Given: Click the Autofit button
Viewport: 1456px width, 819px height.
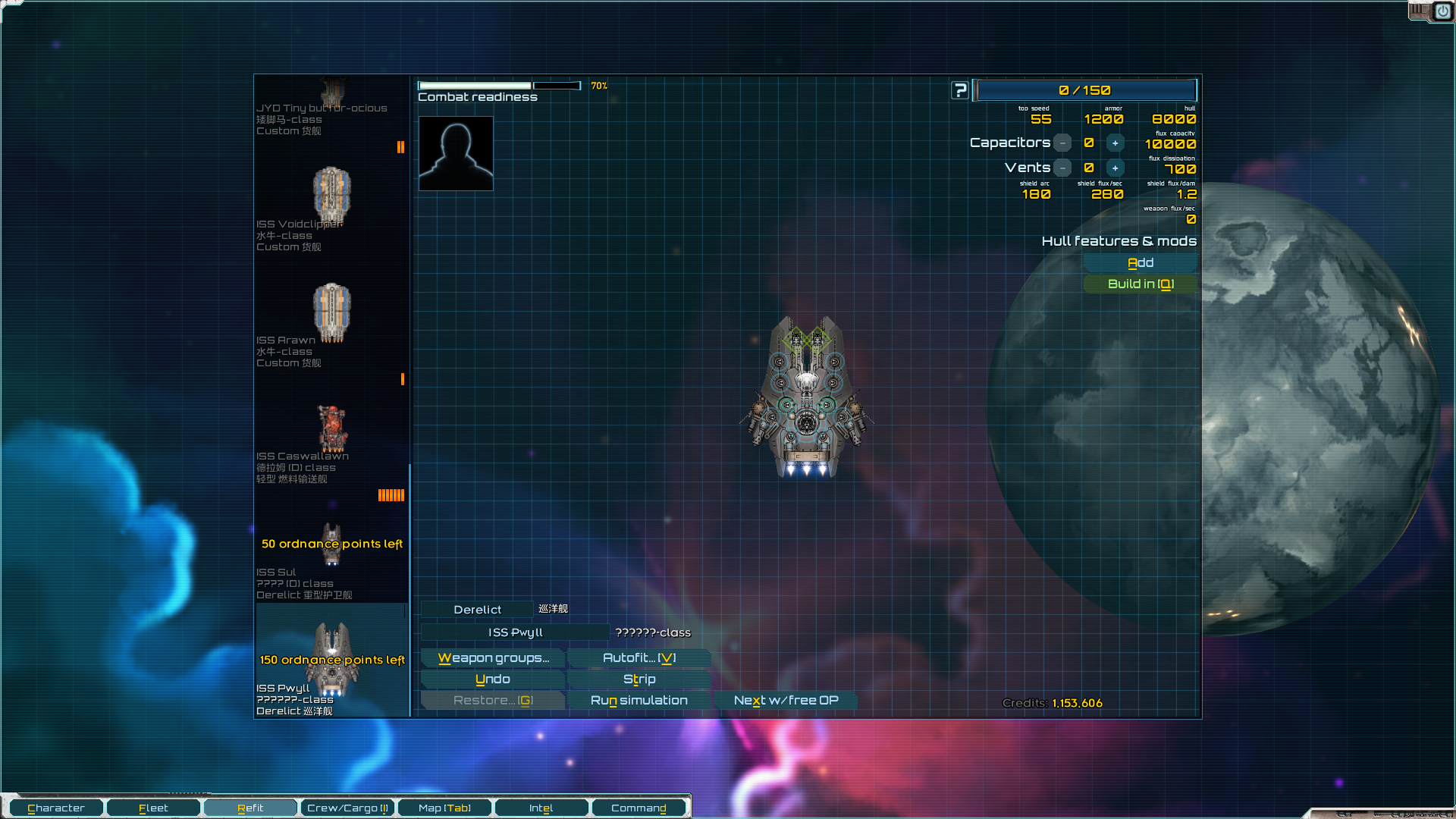Looking at the screenshot, I should (639, 658).
